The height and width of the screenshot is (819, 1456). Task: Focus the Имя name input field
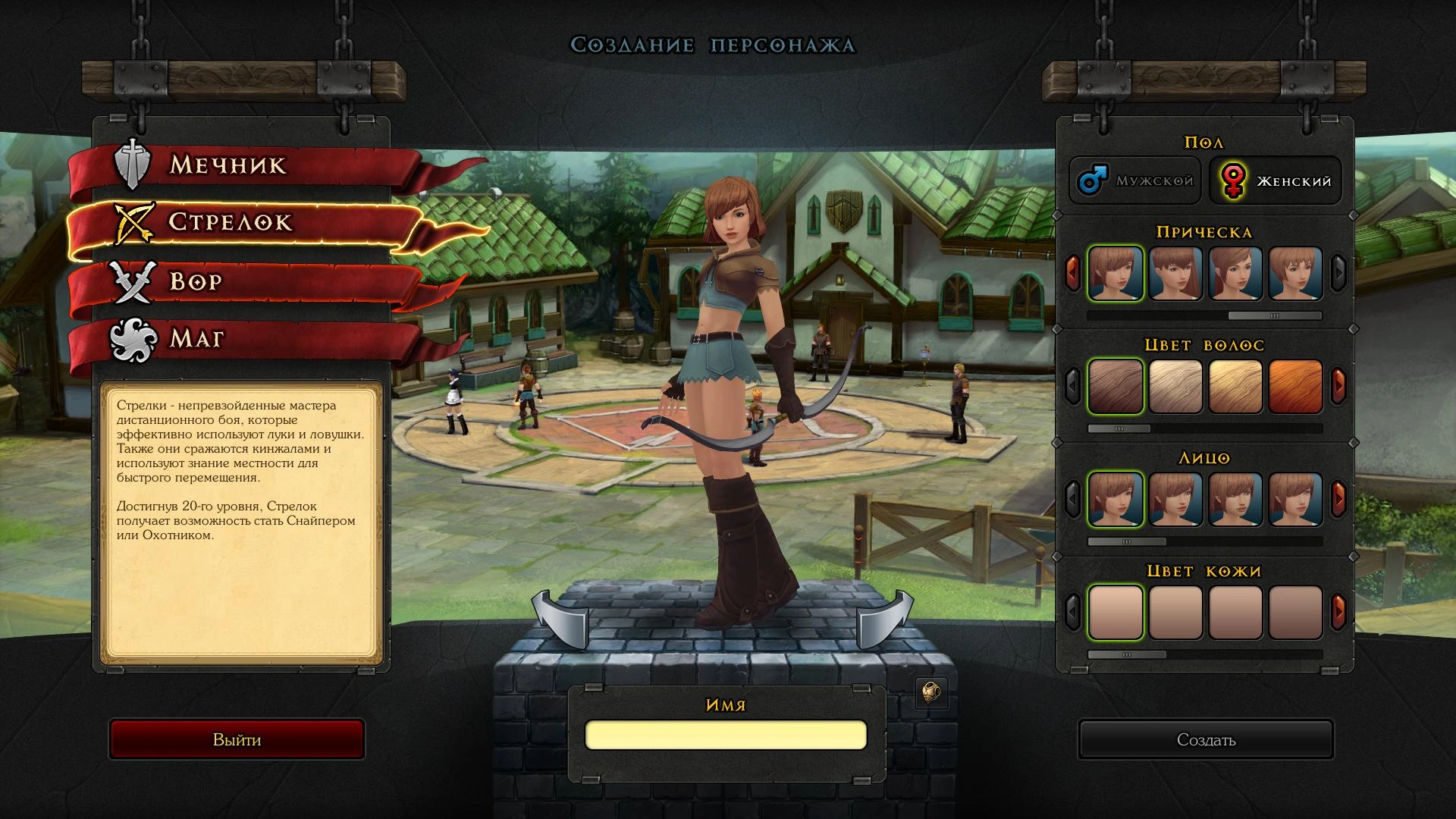tap(726, 735)
